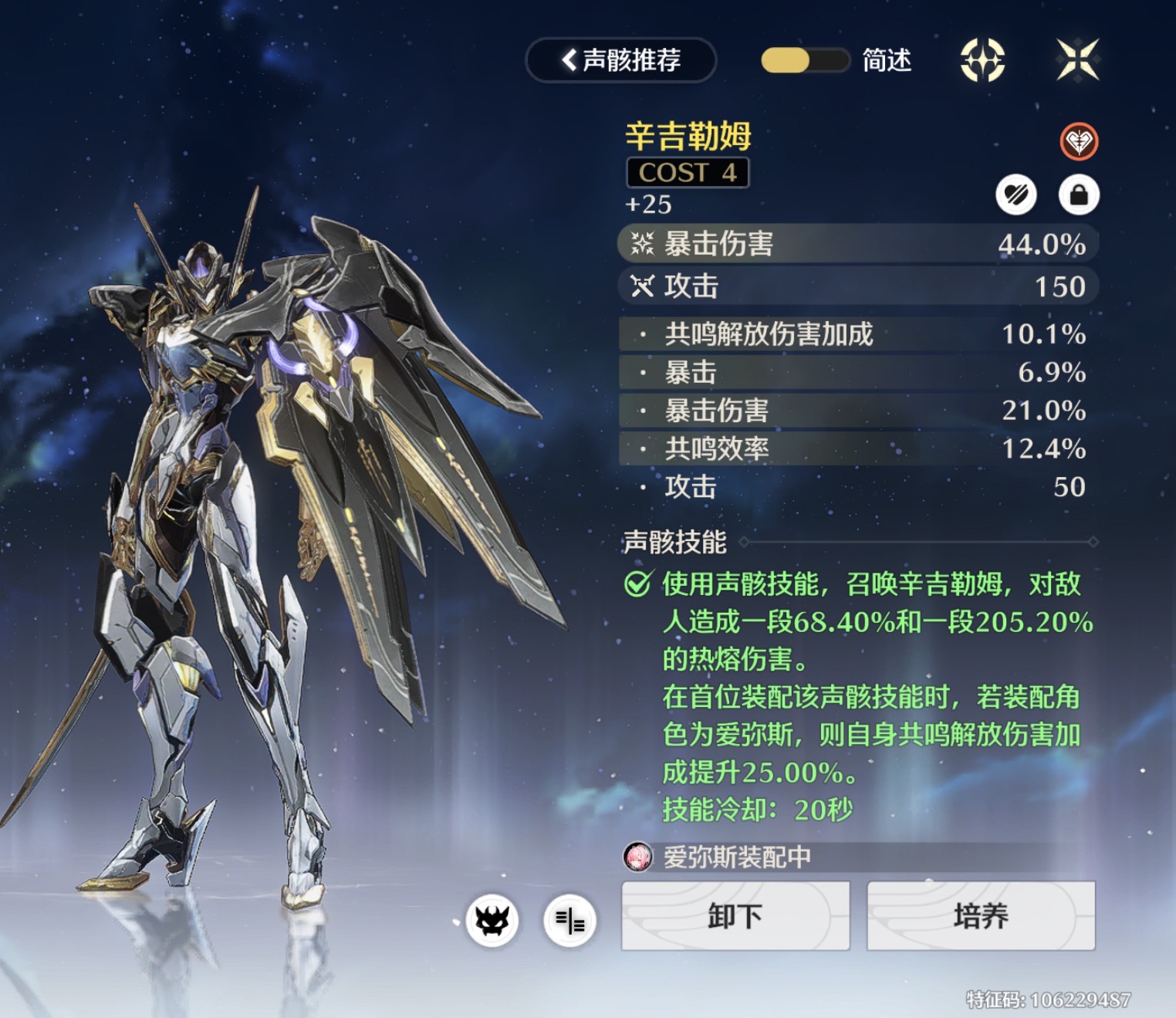Toggle the discard mark icon
The height and width of the screenshot is (1018, 1176).
(1015, 194)
